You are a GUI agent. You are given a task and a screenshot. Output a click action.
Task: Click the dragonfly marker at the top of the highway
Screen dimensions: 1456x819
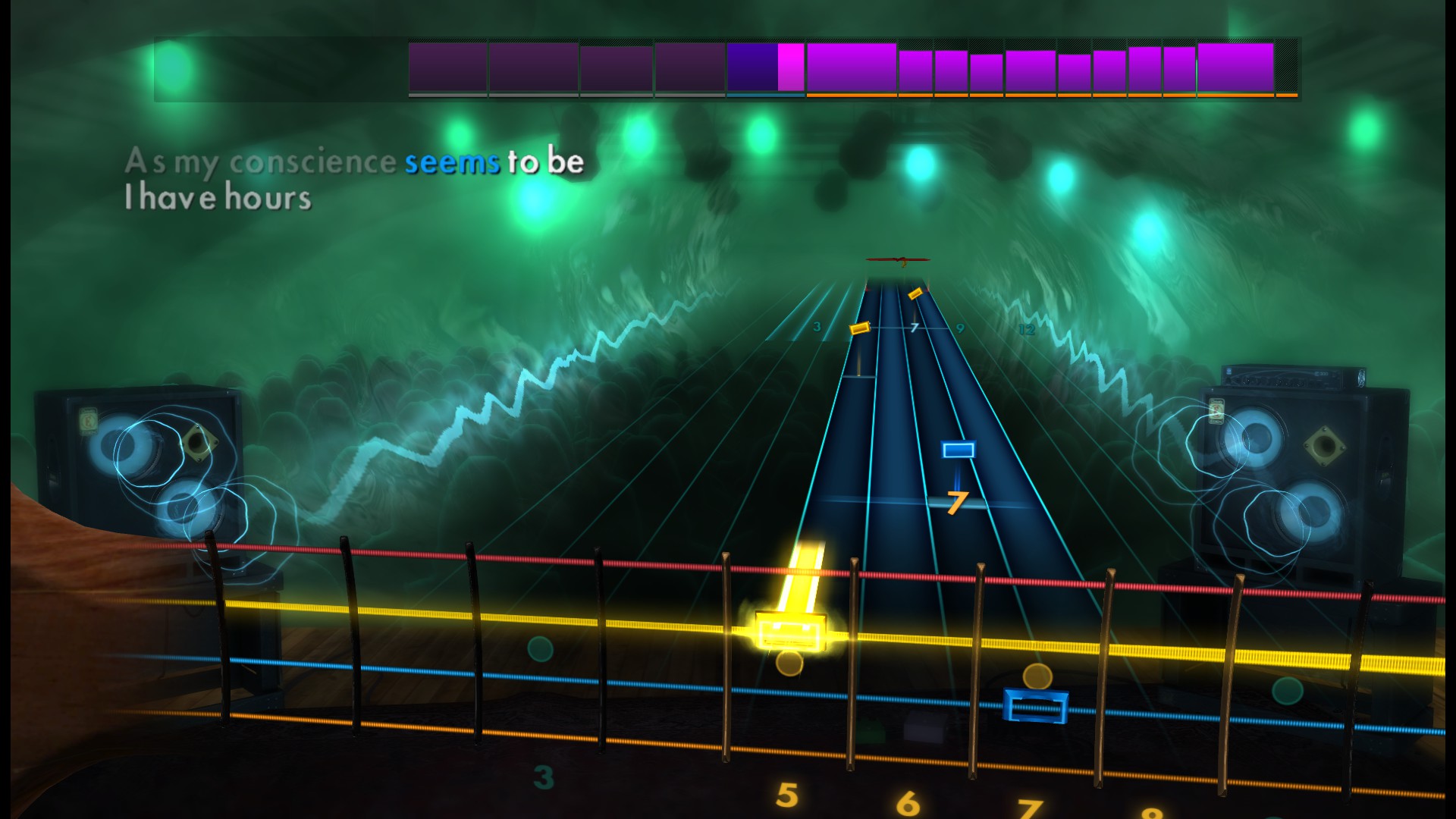(x=899, y=260)
